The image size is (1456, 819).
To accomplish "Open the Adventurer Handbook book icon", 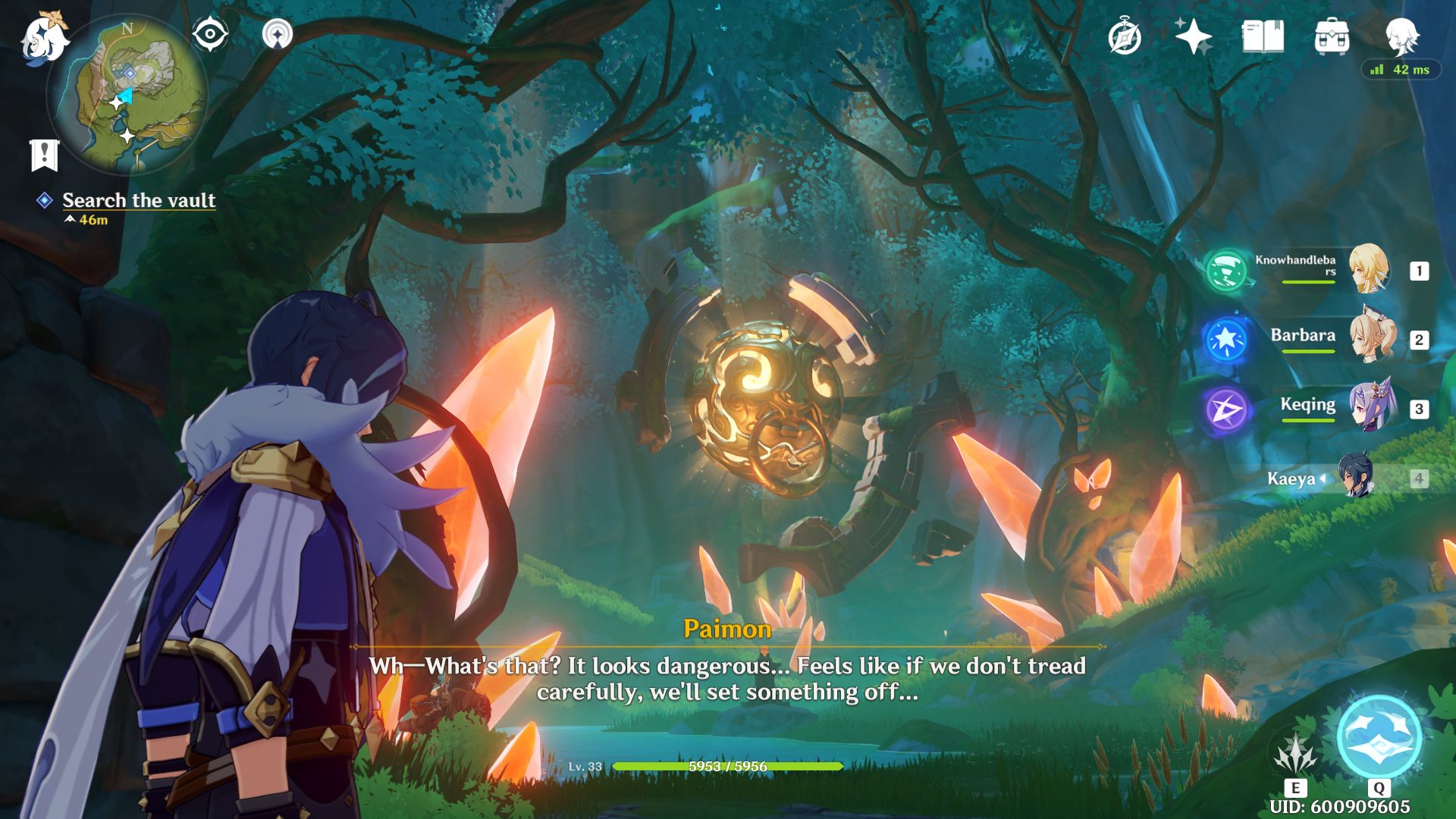I will click(1263, 36).
